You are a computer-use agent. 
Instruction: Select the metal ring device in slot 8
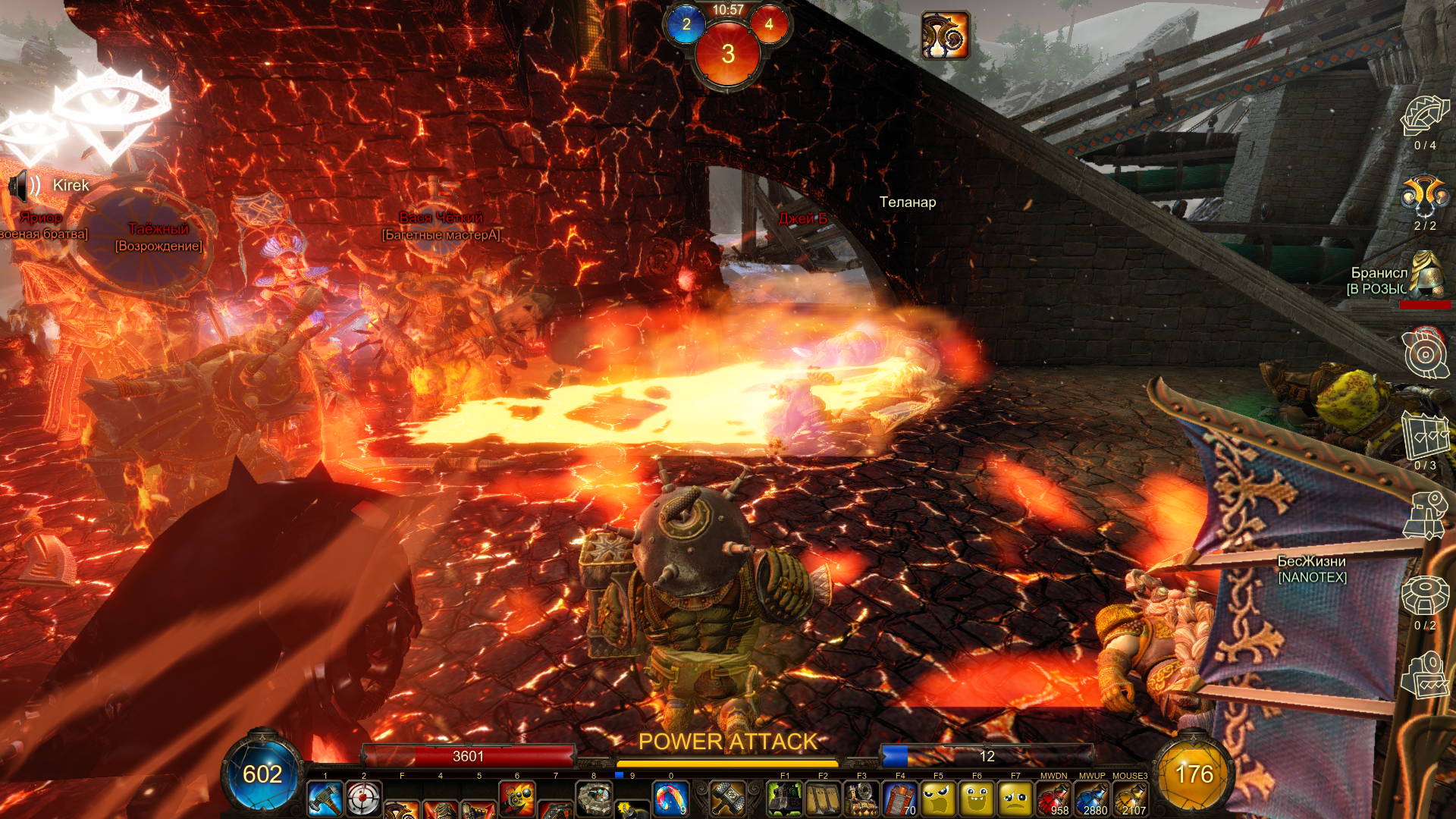tap(594, 799)
